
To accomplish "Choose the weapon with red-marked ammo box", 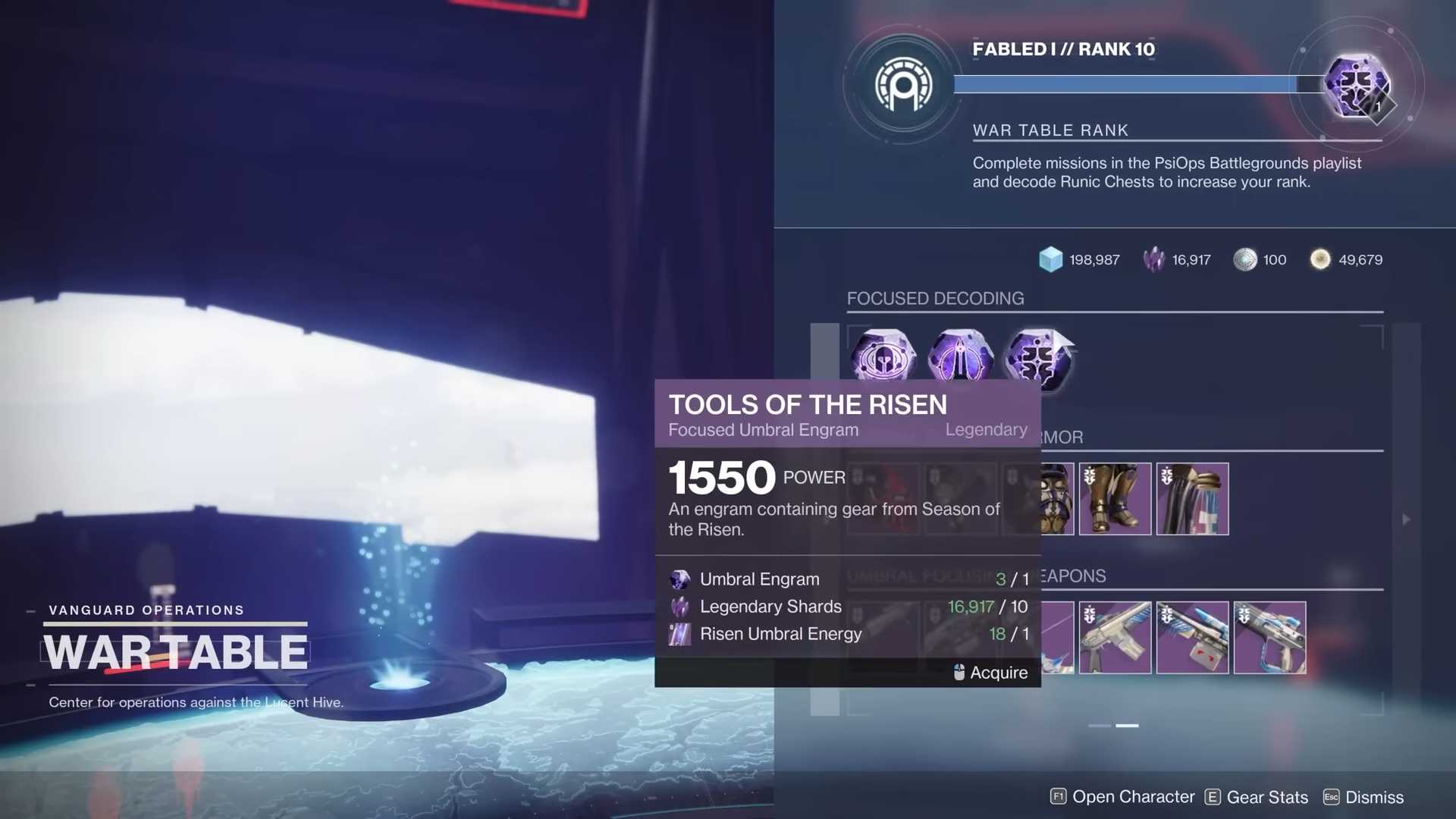I will click(1192, 638).
